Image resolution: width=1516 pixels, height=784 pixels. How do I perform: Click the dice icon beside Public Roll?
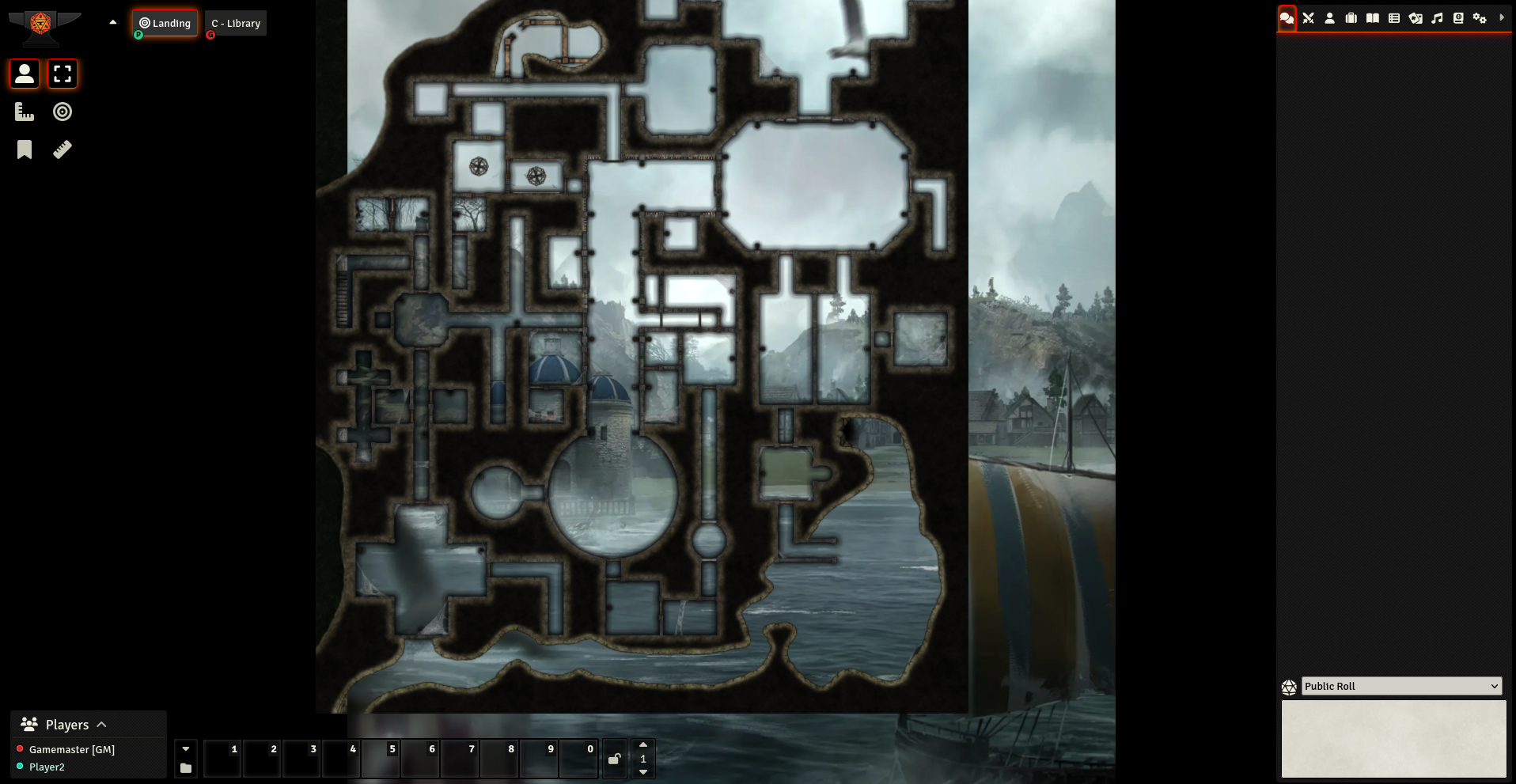(1290, 686)
